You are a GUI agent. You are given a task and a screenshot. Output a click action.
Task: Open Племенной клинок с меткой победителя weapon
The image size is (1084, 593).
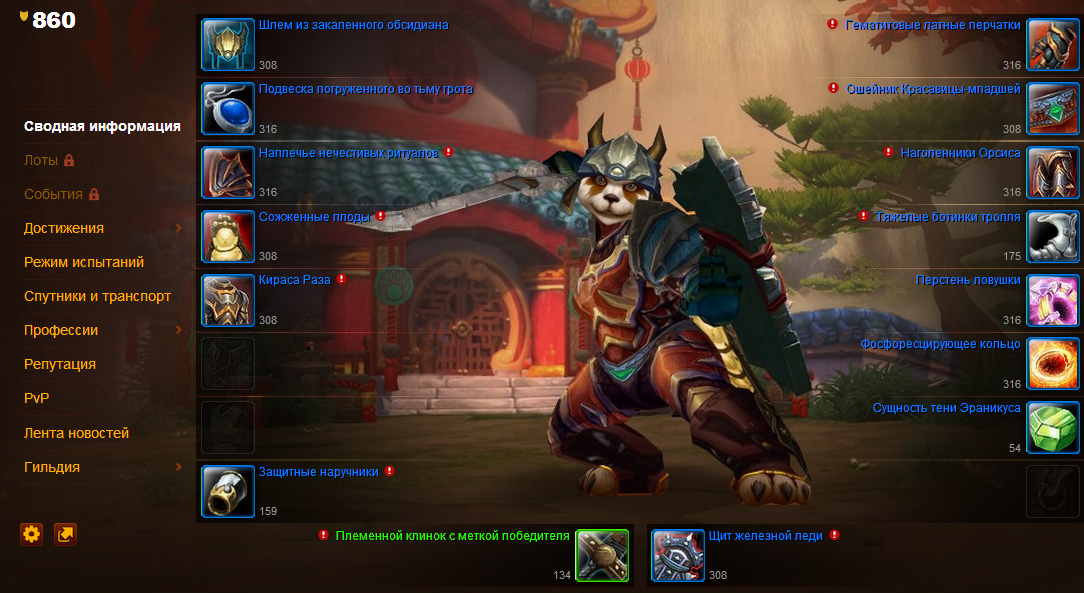point(452,536)
